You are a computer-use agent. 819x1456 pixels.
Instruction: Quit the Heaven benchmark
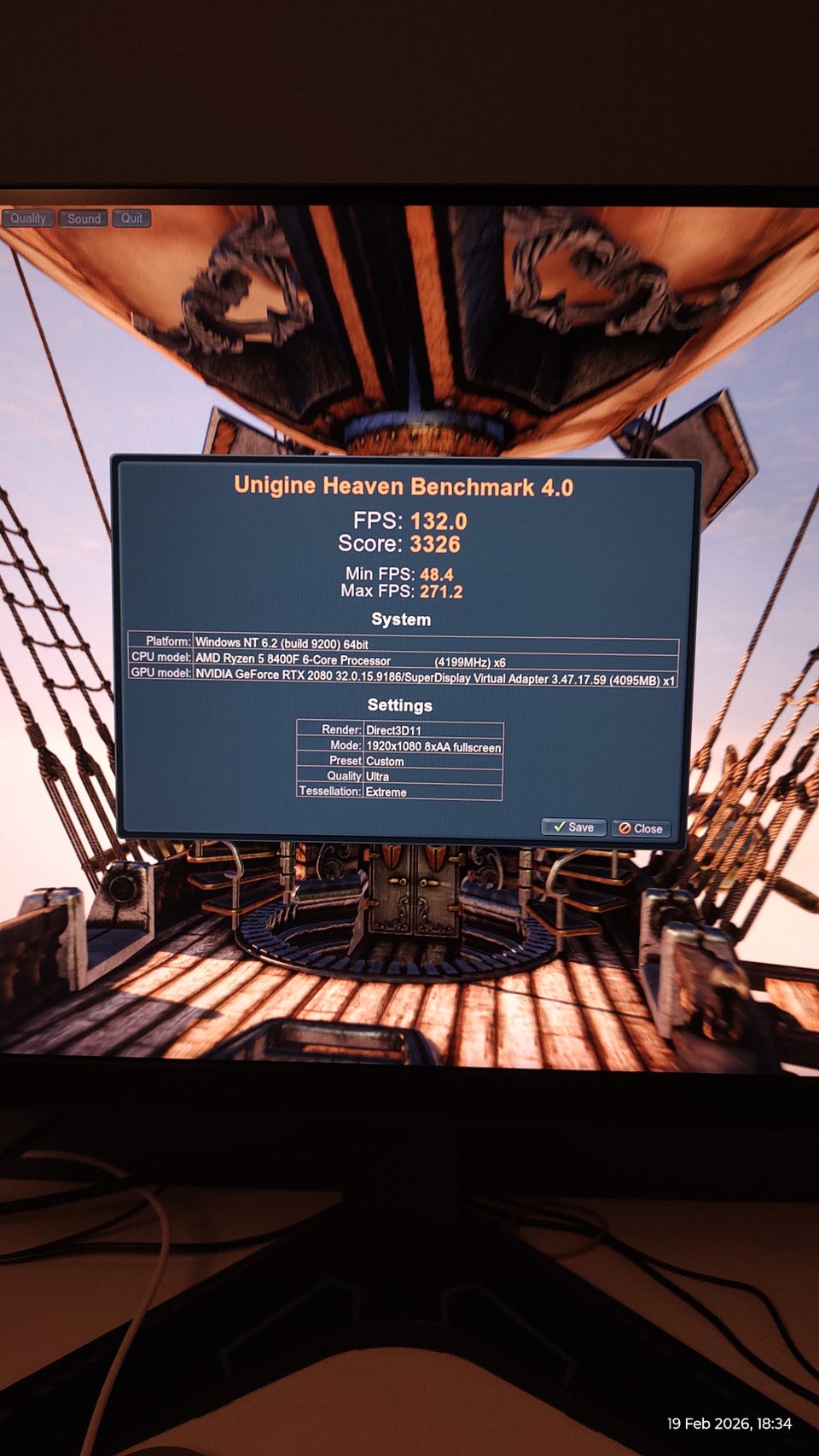pyautogui.click(x=131, y=218)
